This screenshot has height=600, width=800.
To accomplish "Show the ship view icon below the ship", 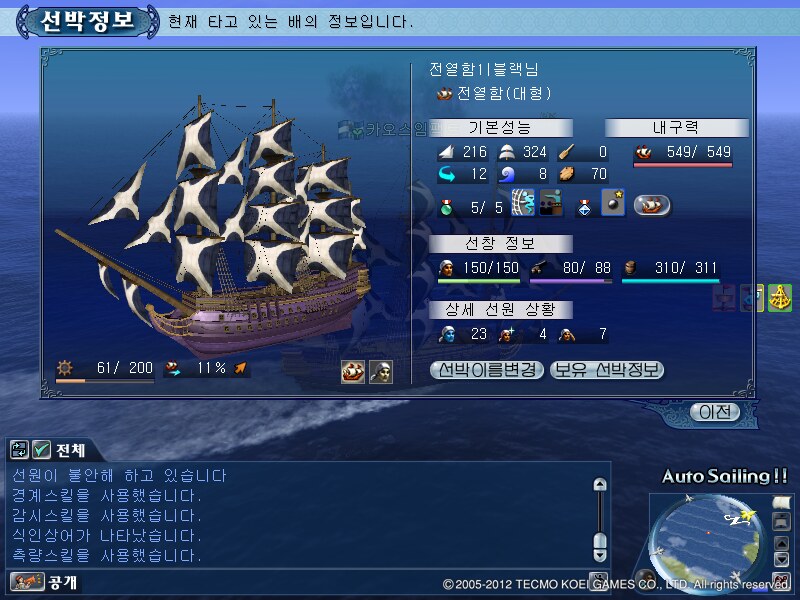I will 353,372.
